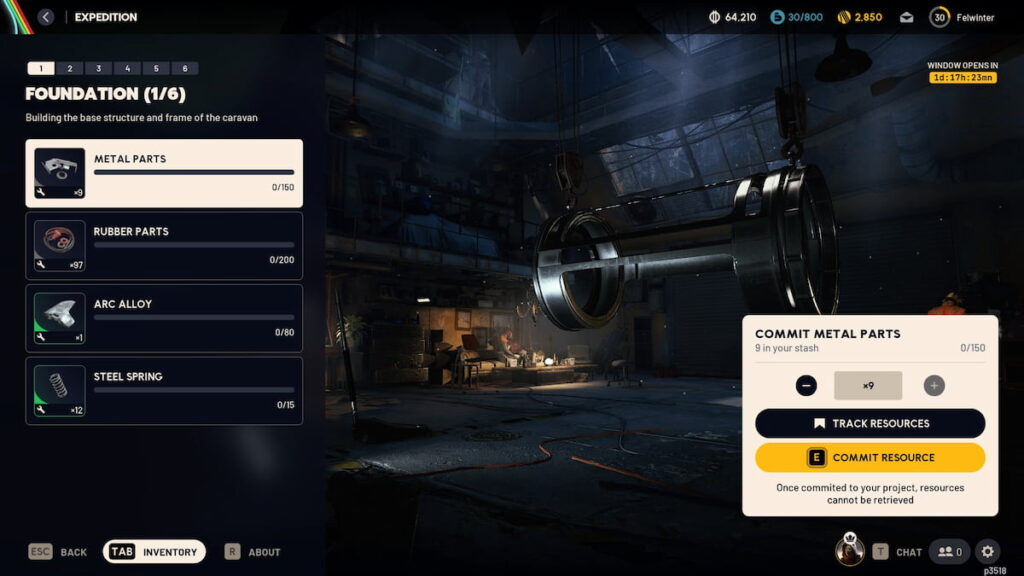Open the Inventory
Screen dimensions: 1024x576
pos(154,552)
